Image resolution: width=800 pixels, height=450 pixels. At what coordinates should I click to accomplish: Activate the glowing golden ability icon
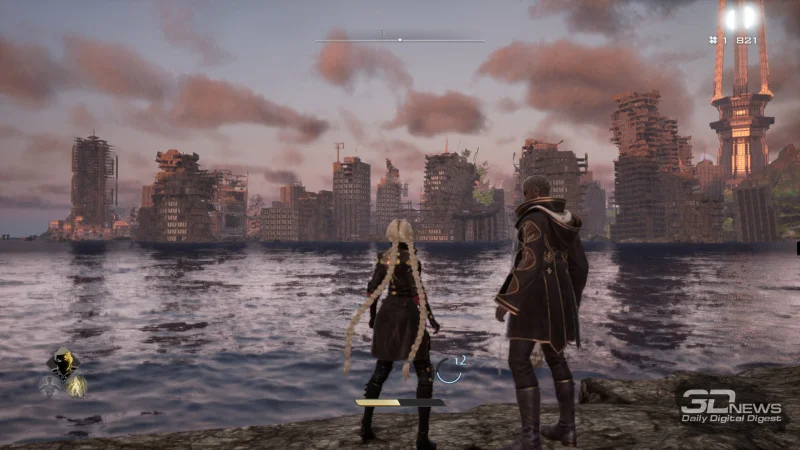click(x=76, y=386)
